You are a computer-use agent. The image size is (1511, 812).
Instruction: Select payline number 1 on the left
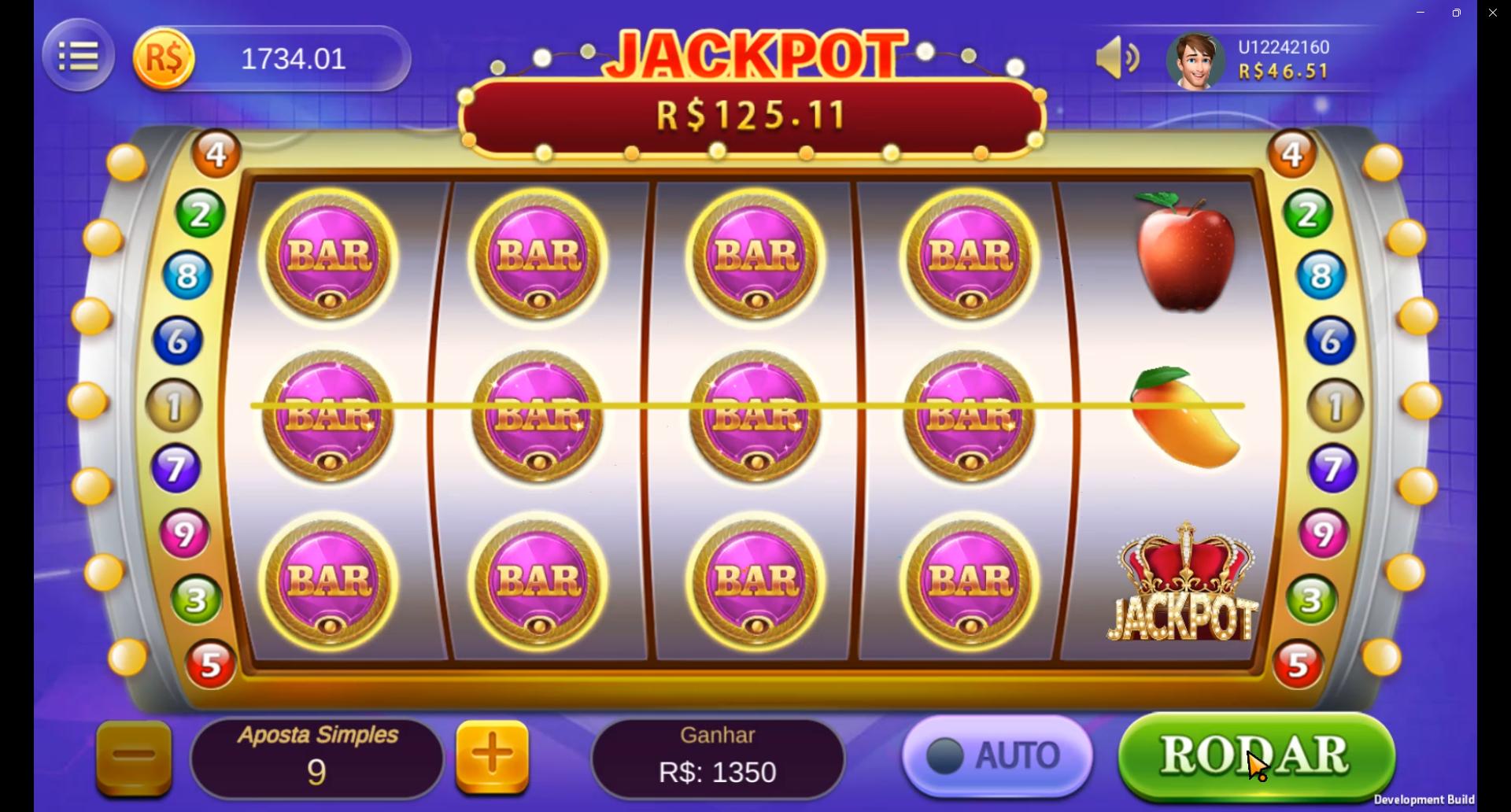coord(175,405)
